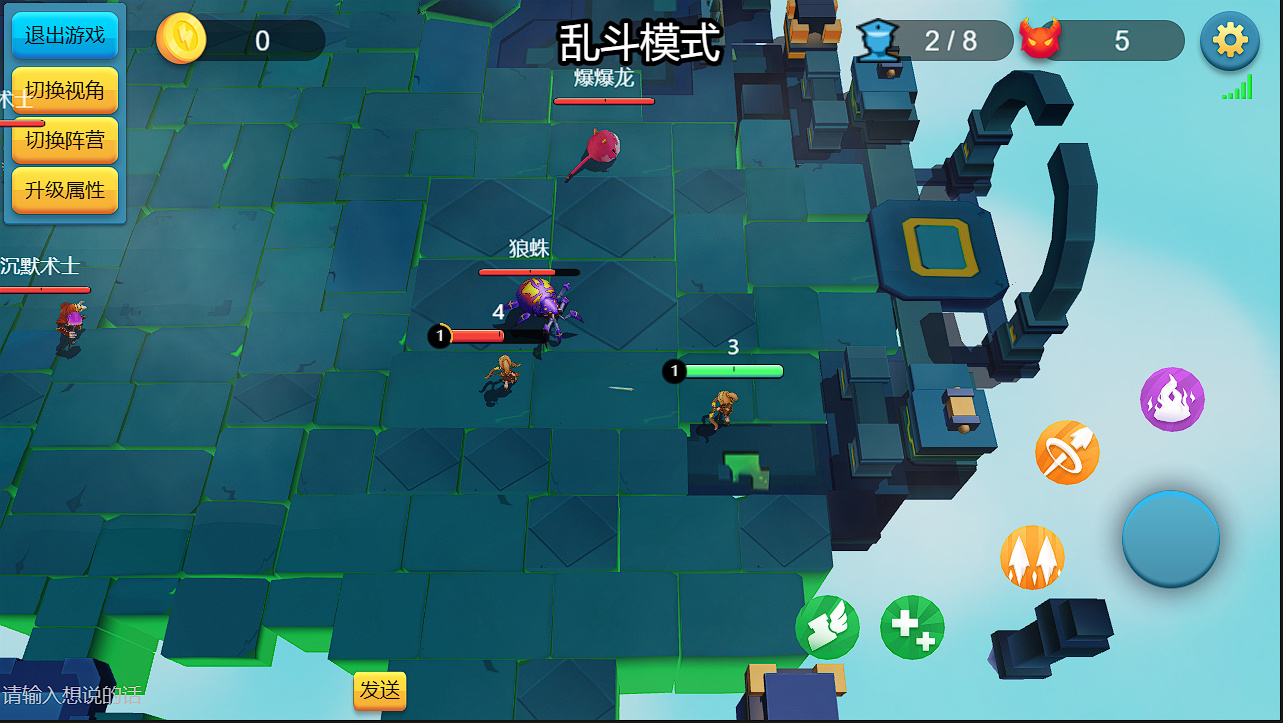Screen dimensions: 1283x723
Task: Switch camera view with 切换视角 button
Action: (x=65, y=91)
